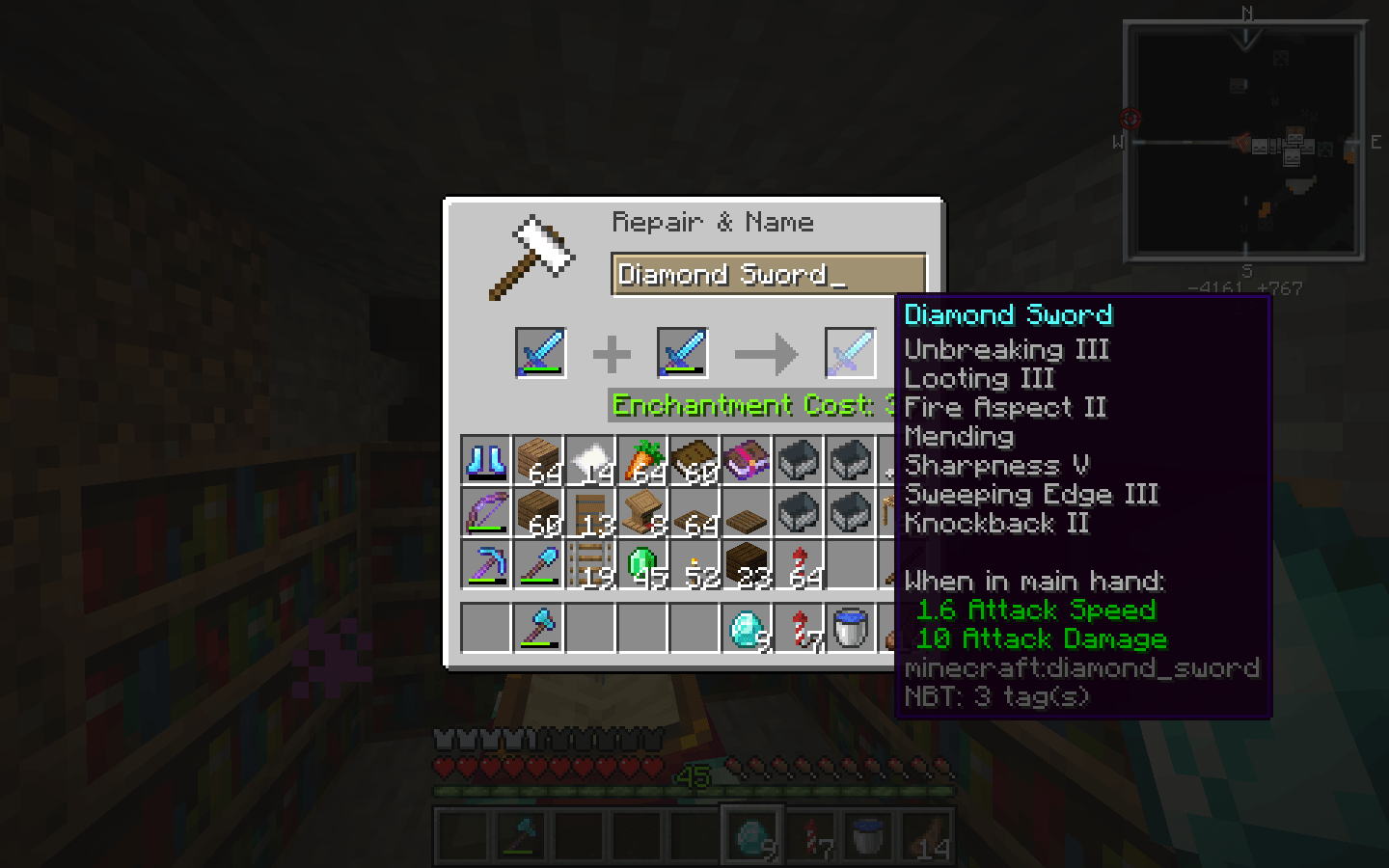
Task: Click the stack of 45 emeralds
Action: tap(641, 565)
